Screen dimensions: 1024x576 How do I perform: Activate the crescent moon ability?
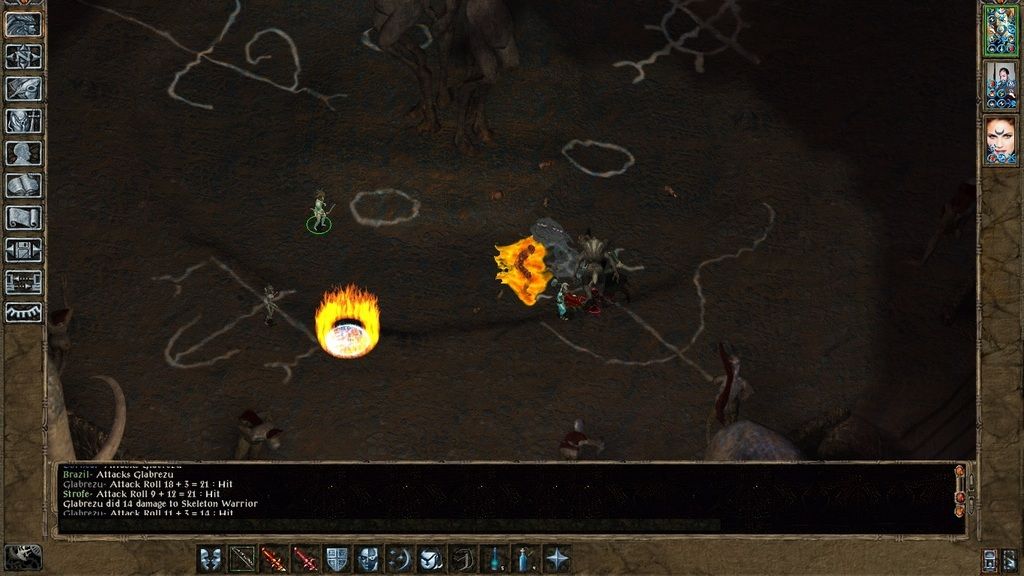400,558
